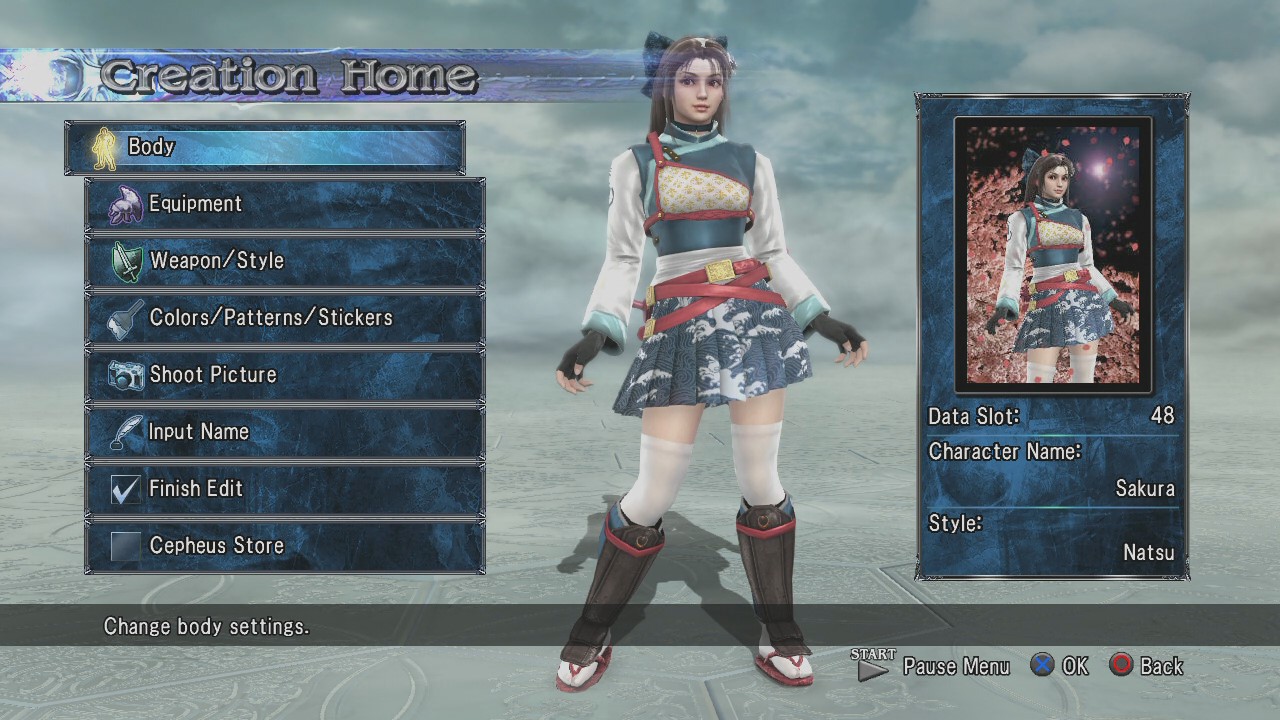Image resolution: width=1280 pixels, height=720 pixels.
Task: Choose Input Name to rename character
Action: [285, 432]
